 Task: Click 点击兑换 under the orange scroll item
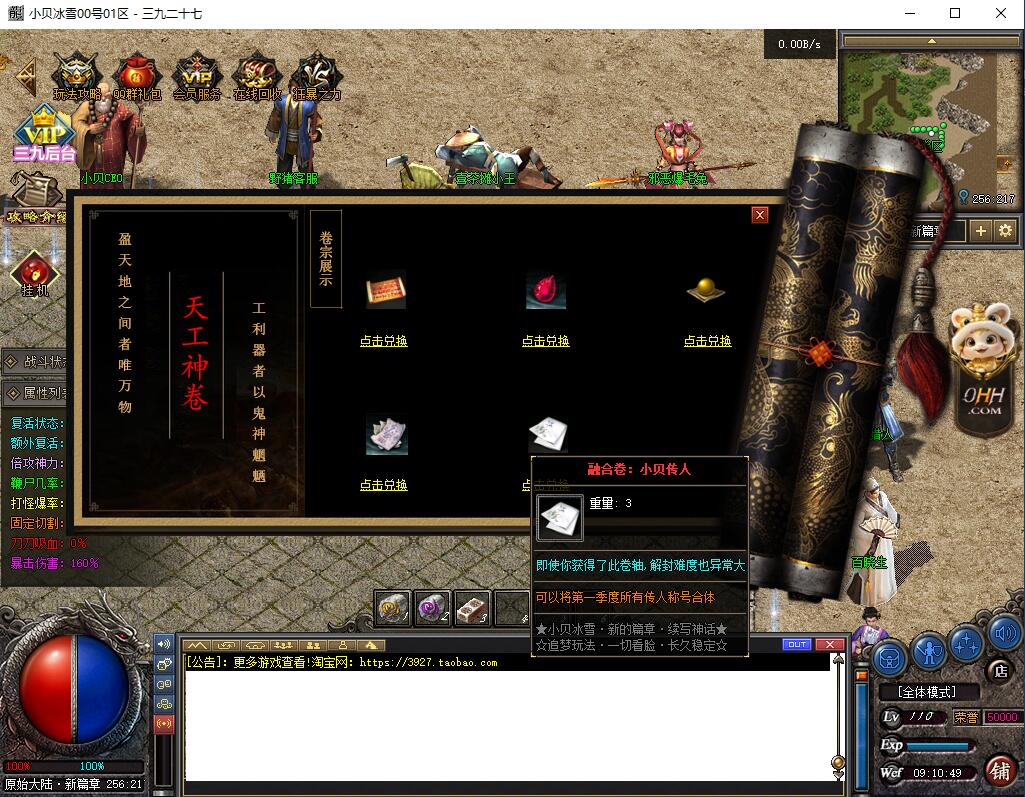384,341
